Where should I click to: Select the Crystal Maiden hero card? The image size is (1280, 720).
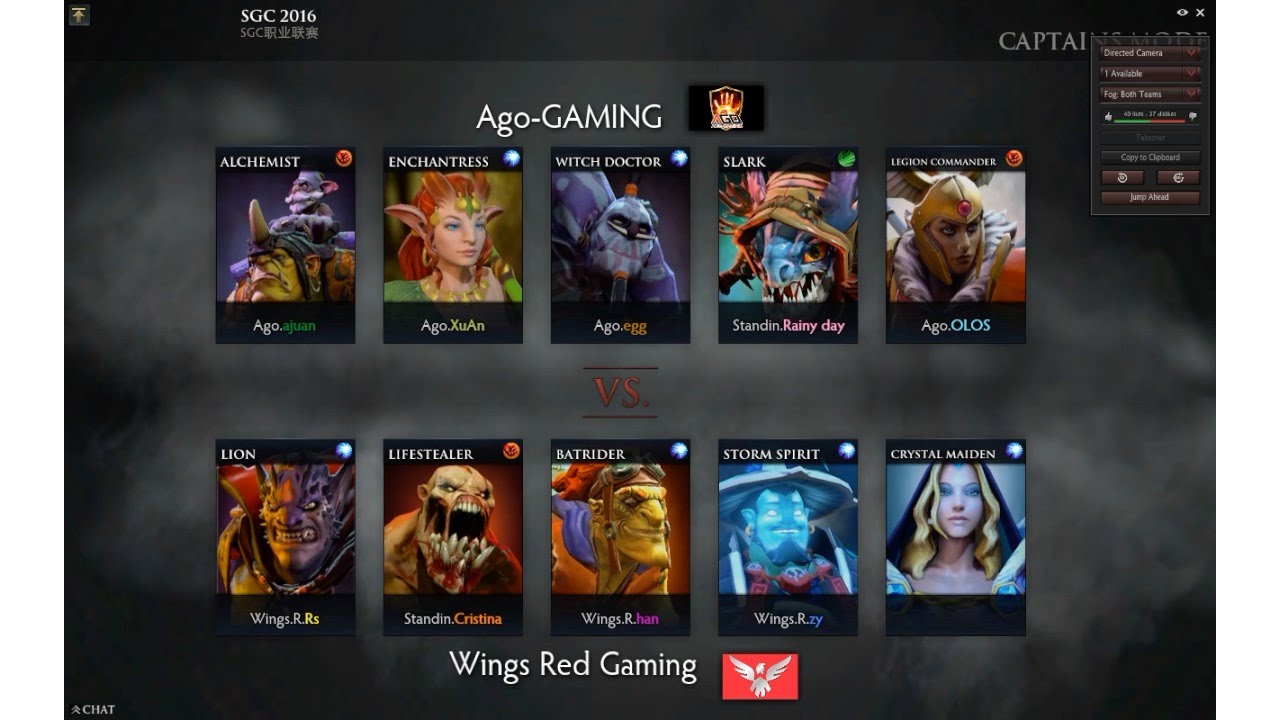point(956,537)
